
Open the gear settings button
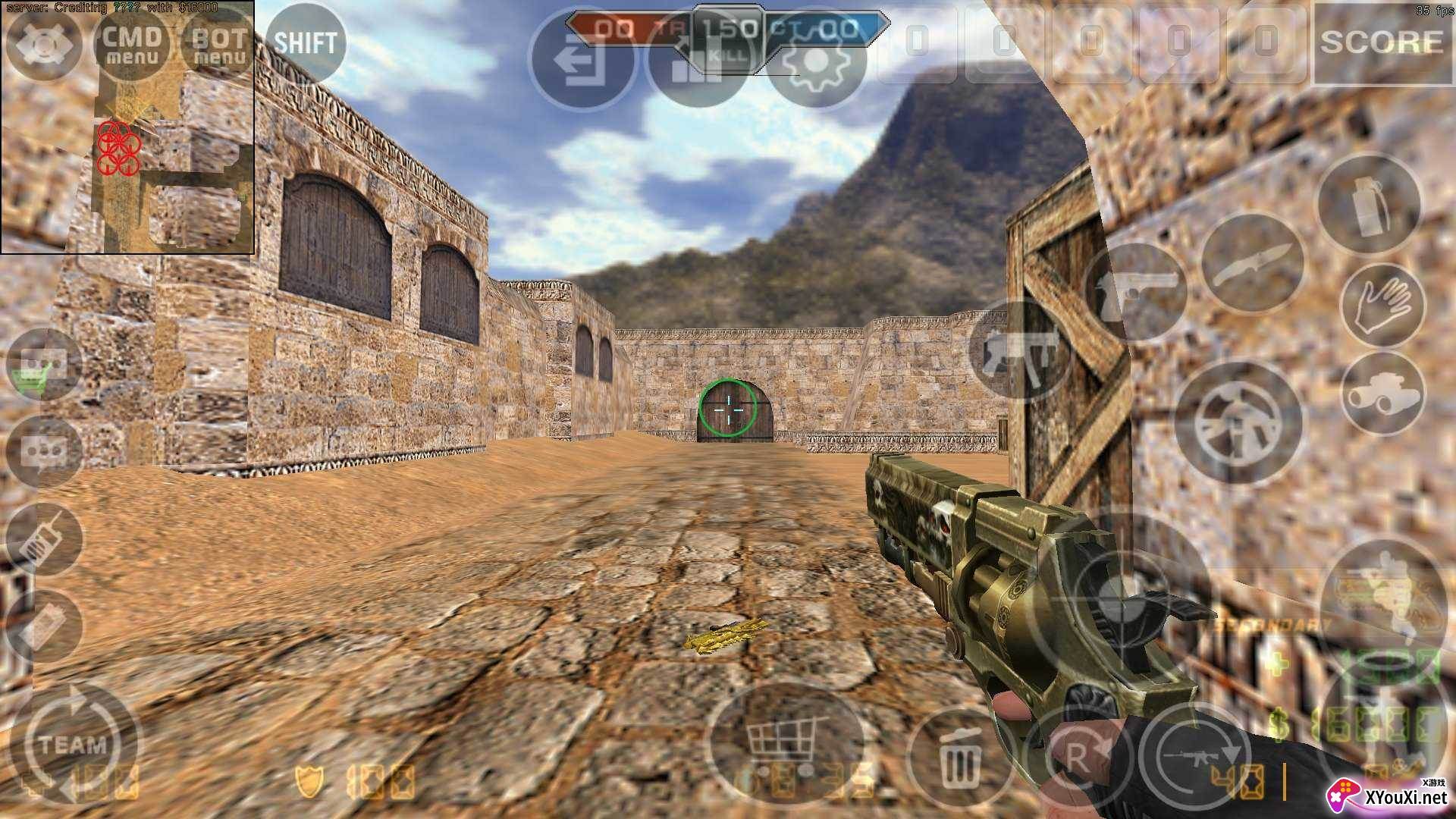pyautogui.click(x=815, y=61)
